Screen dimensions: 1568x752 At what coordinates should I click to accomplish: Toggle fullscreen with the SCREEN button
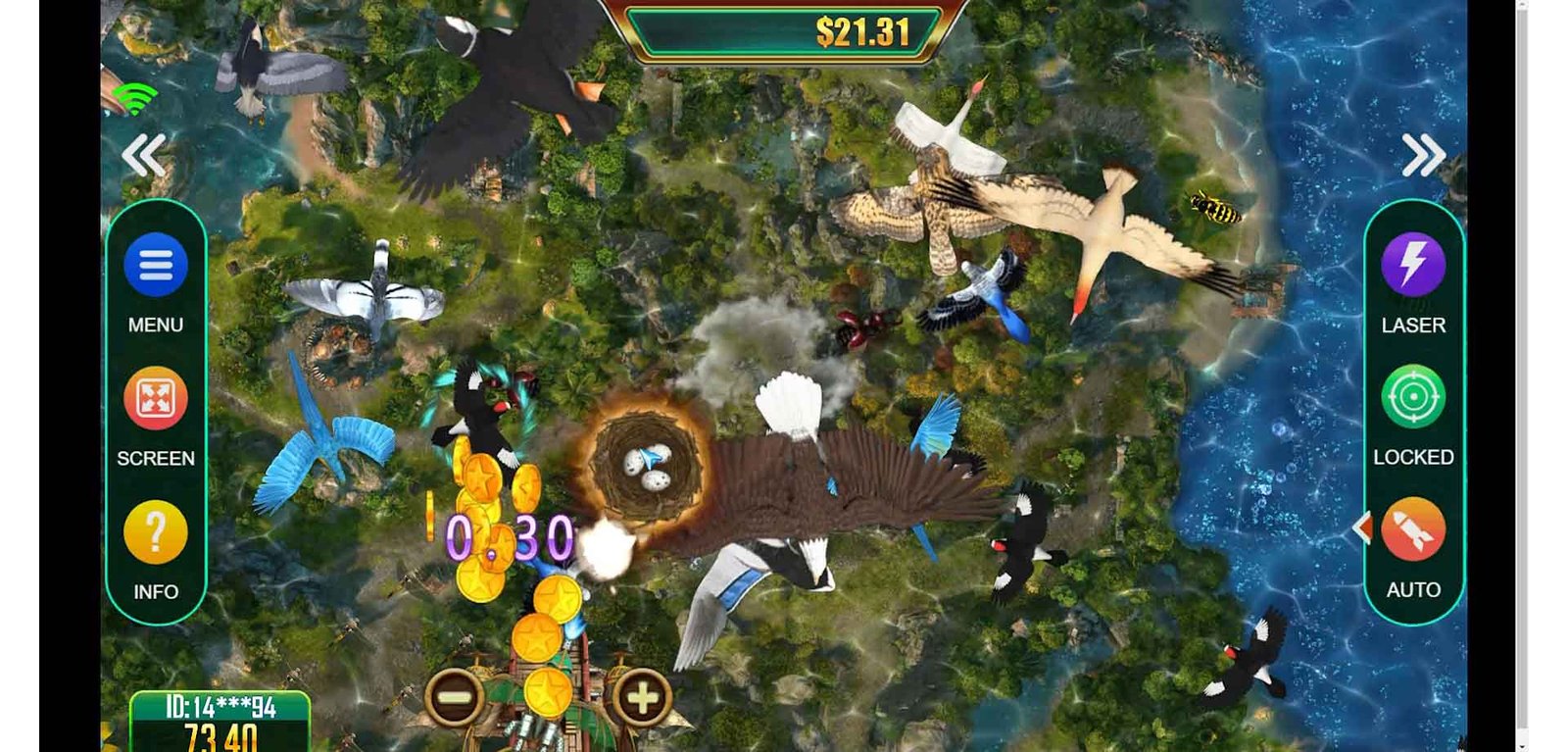point(156,399)
